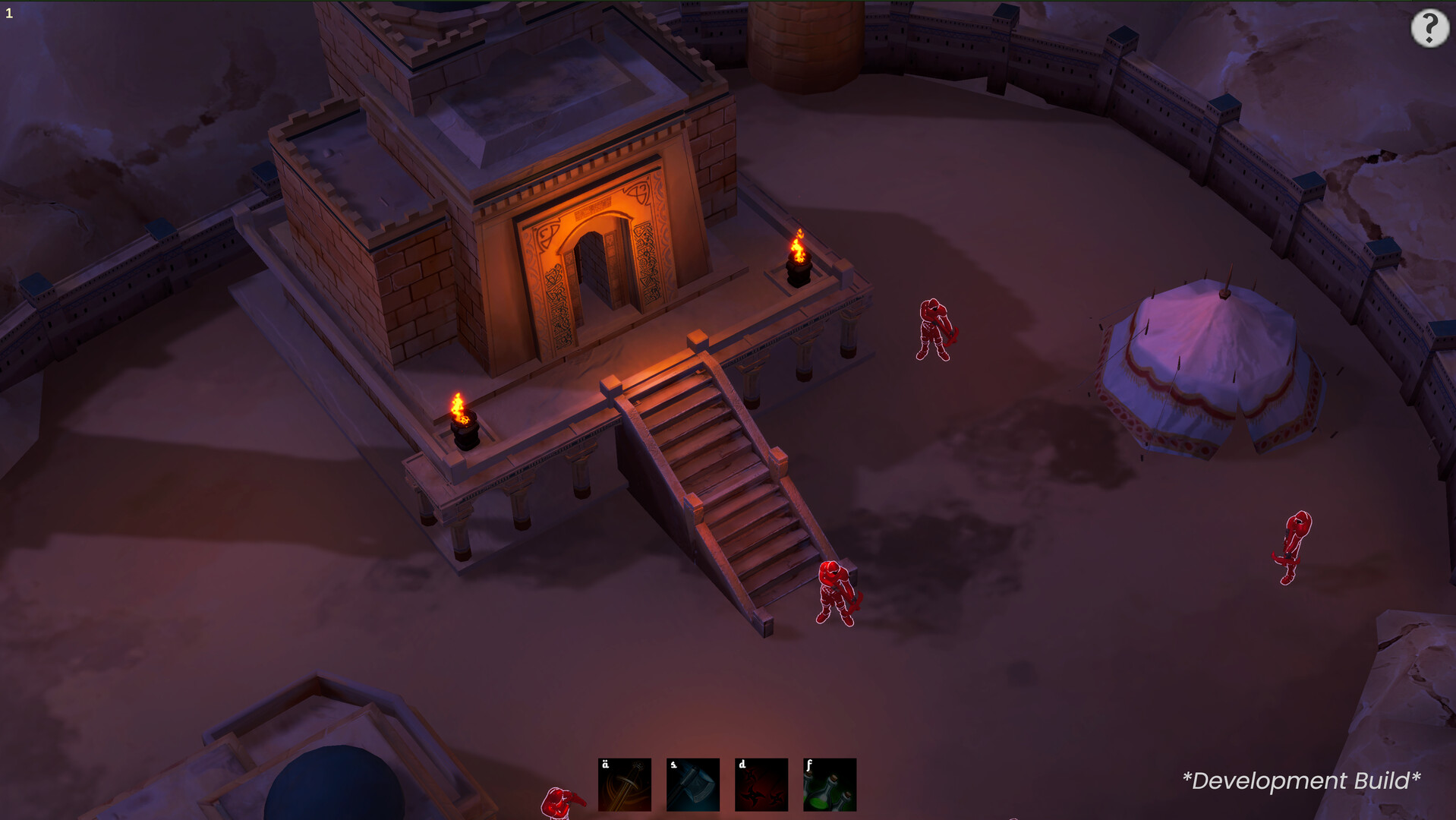
Task: Open the help question mark icon
Action: coord(1430,29)
